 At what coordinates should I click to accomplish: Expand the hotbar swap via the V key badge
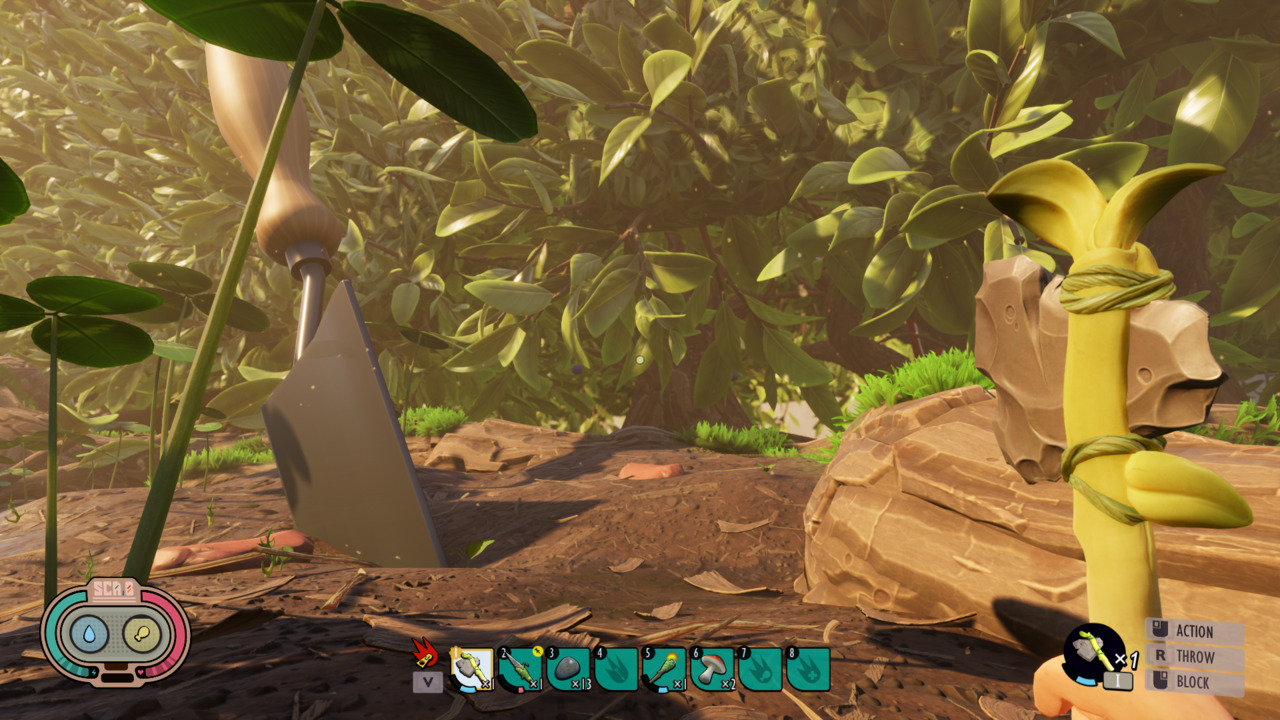428,682
